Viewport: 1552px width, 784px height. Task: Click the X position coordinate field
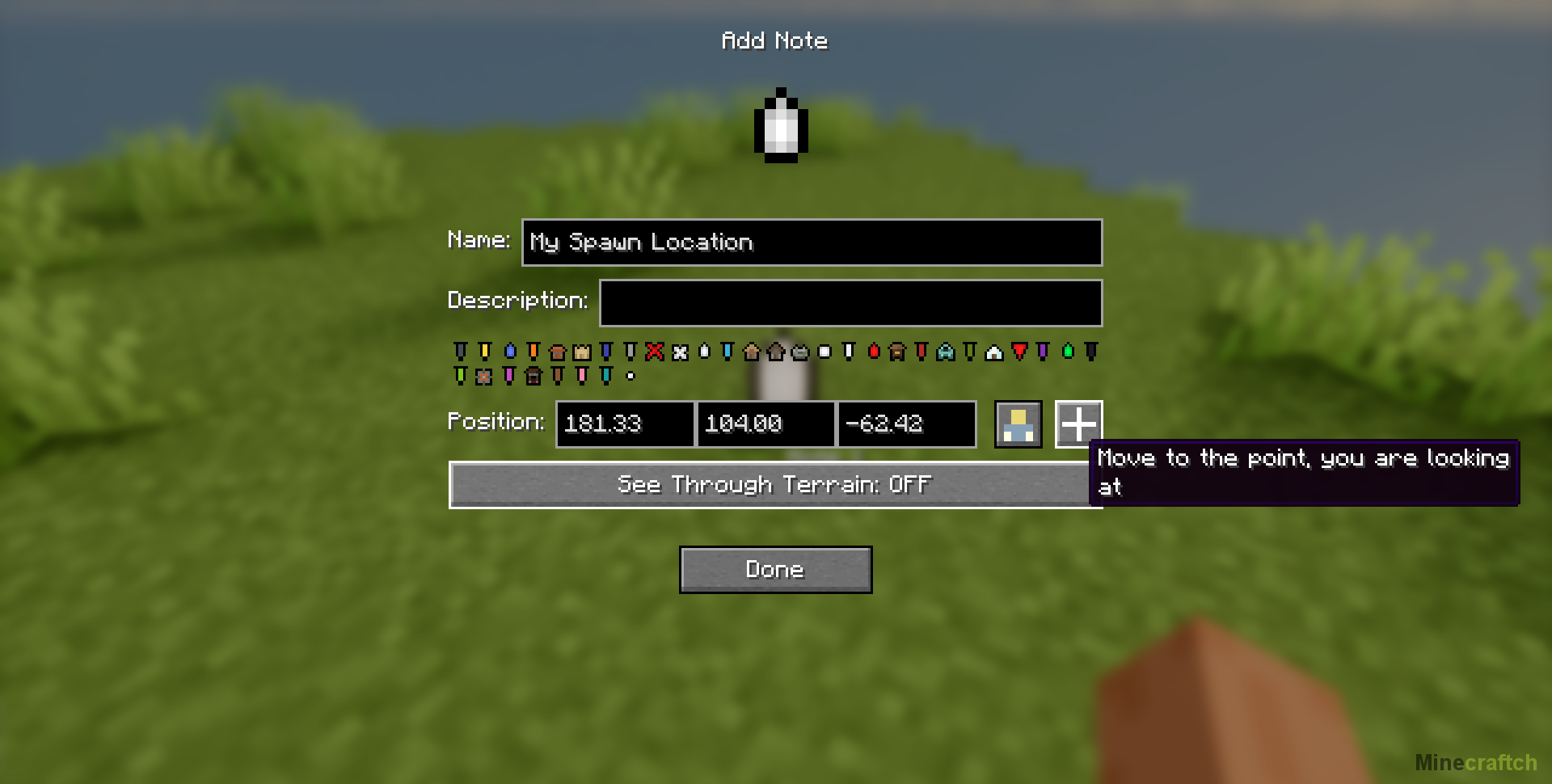(x=624, y=424)
